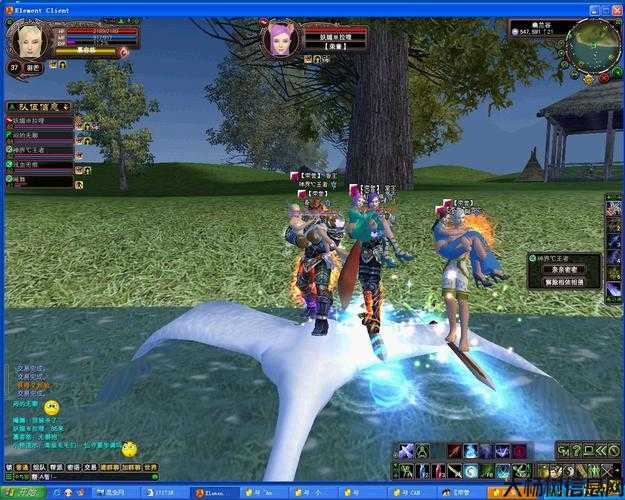Click the party info panel header

click(39, 105)
